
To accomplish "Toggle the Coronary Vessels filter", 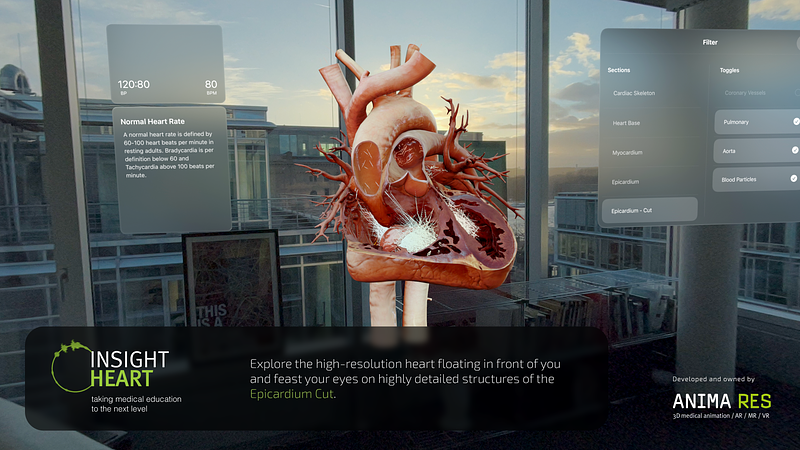I will click(757, 93).
